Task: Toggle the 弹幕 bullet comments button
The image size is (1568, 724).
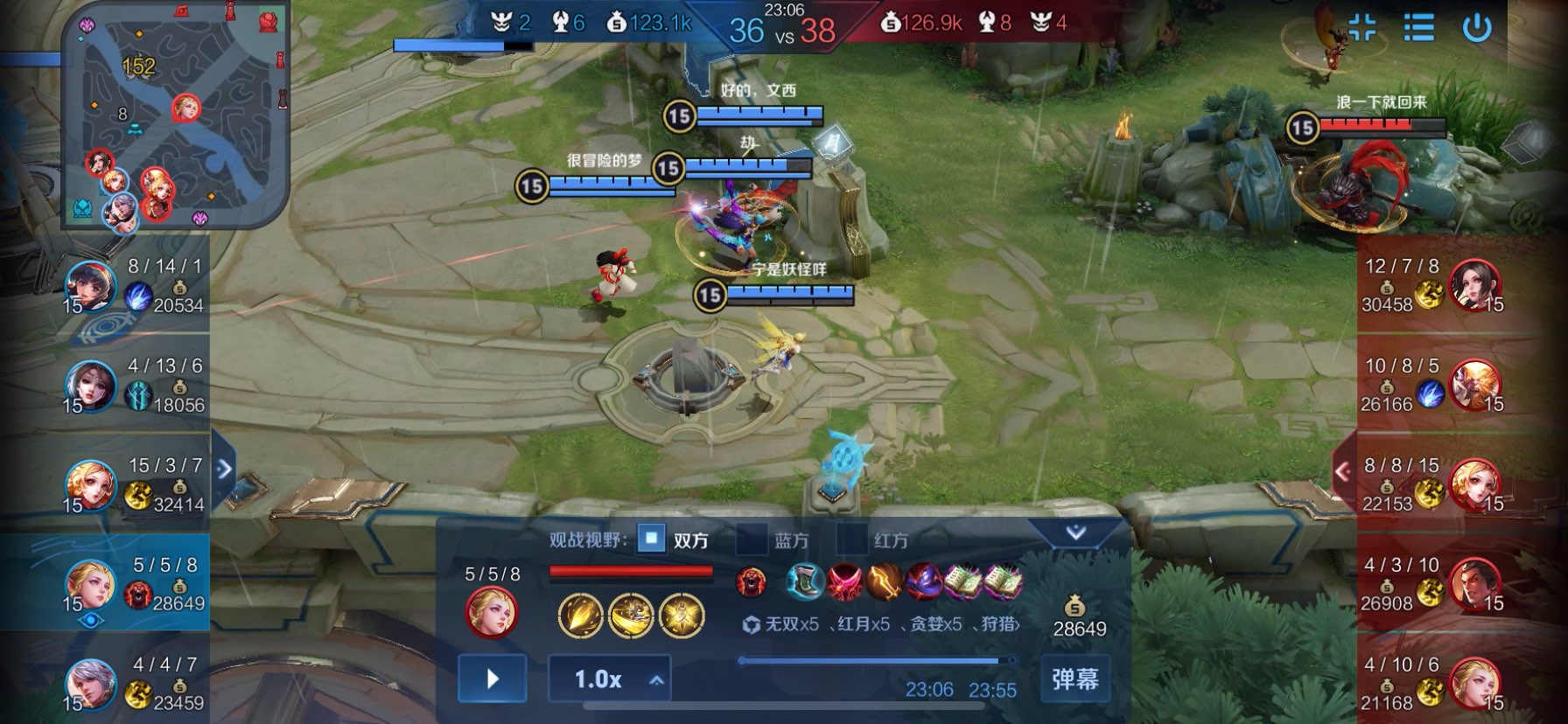Action: (1074, 679)
